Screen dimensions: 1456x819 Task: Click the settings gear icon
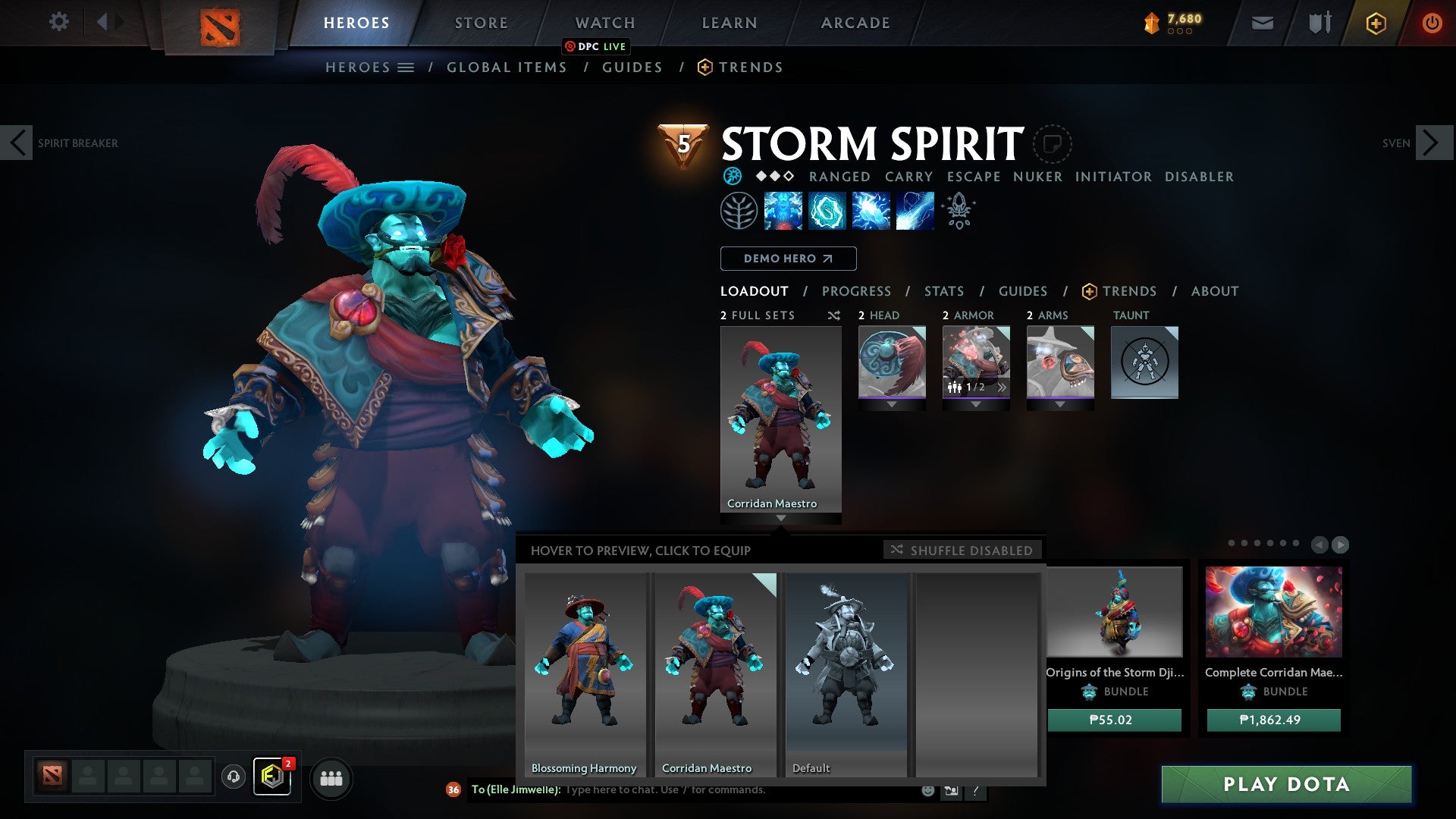(x=58, y=22)
